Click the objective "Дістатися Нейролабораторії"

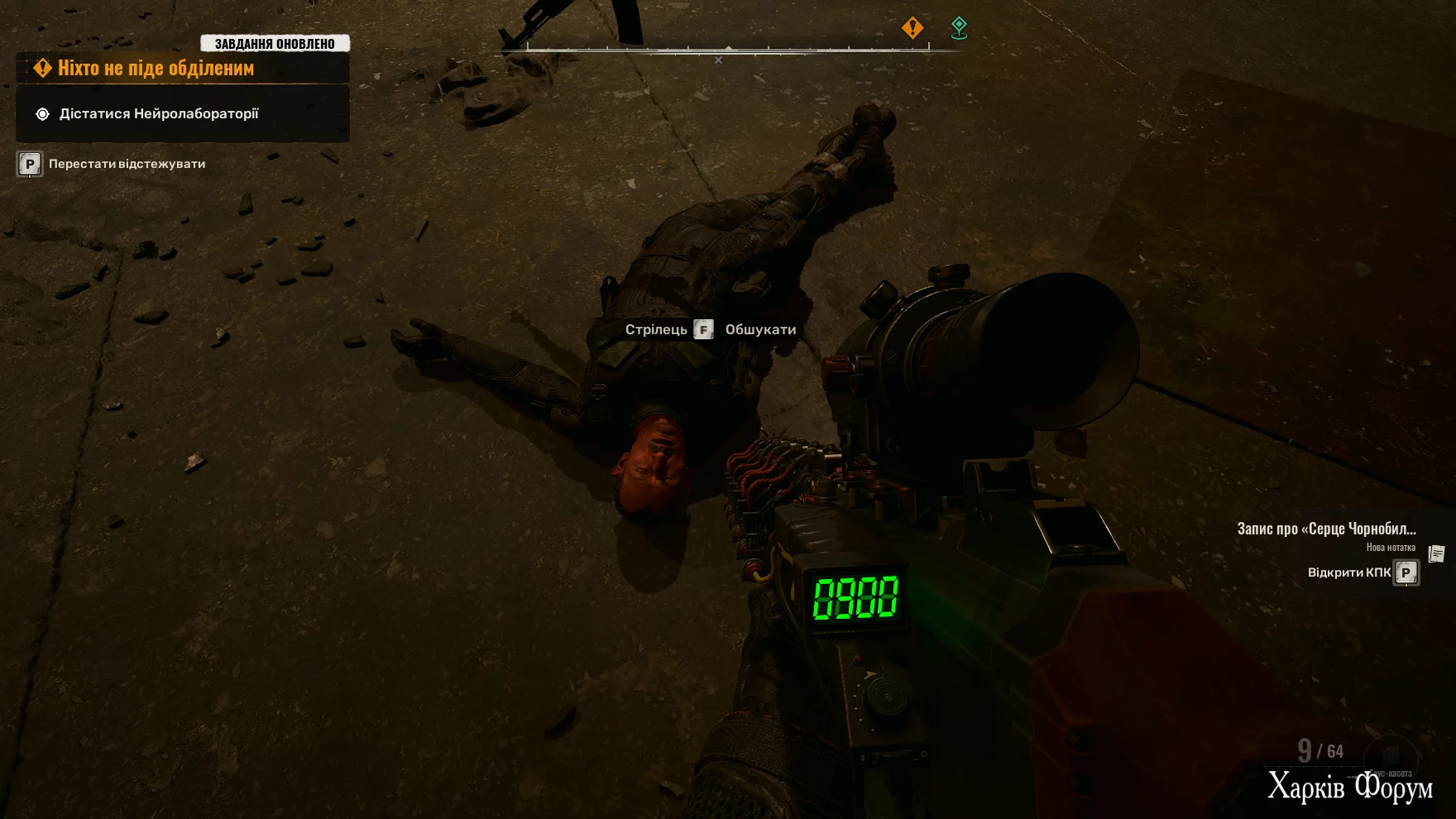(x=159, y=114)
